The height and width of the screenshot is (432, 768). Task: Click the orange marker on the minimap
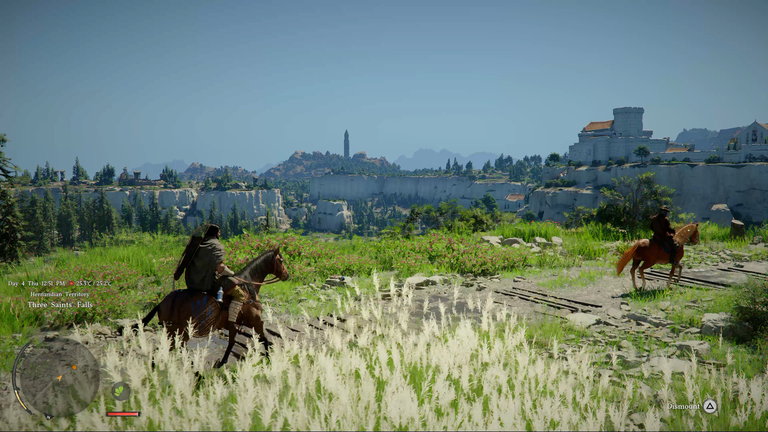(x=74, y=367)
